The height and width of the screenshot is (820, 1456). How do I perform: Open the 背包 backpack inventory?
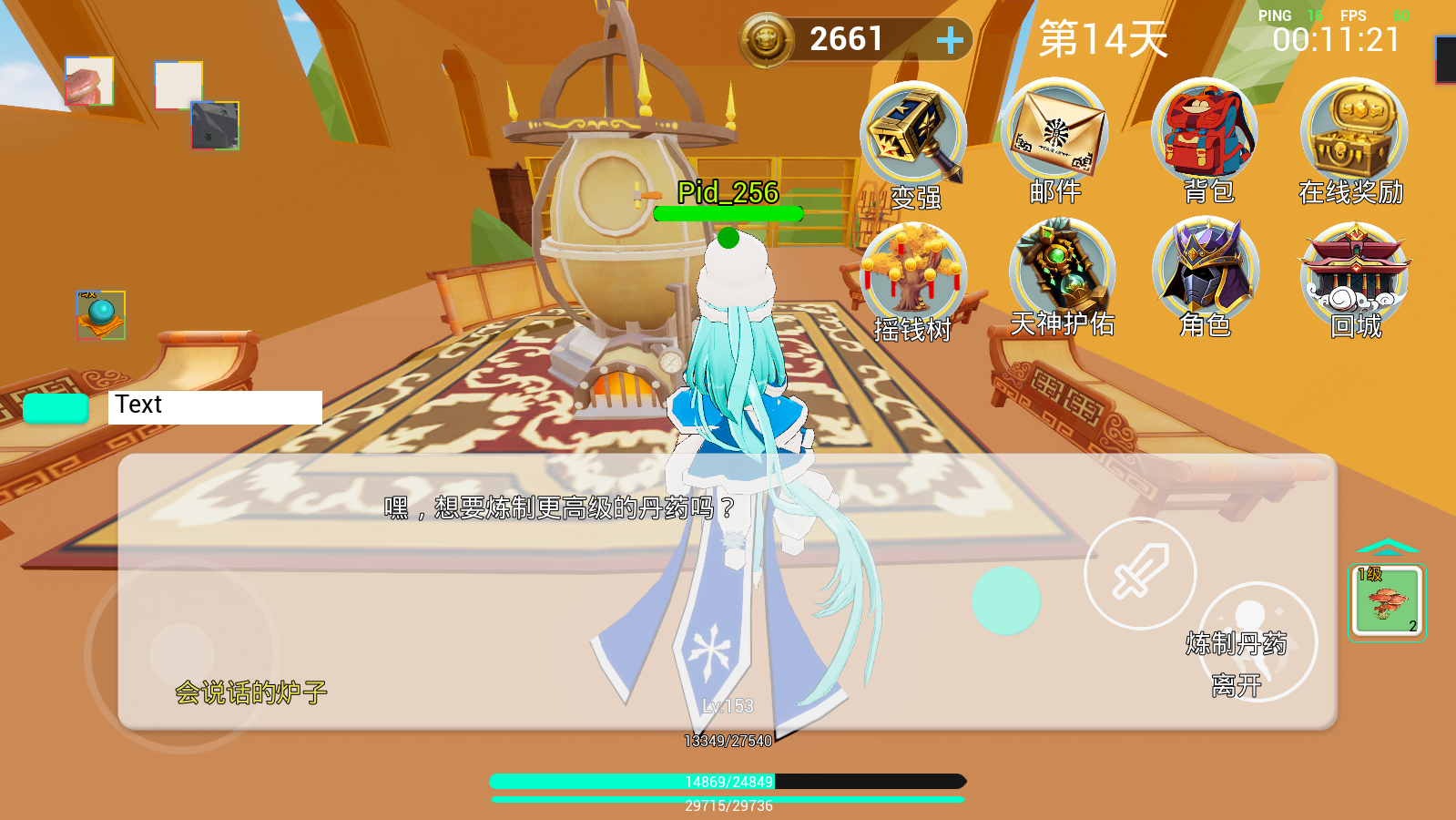(1205, 130)
